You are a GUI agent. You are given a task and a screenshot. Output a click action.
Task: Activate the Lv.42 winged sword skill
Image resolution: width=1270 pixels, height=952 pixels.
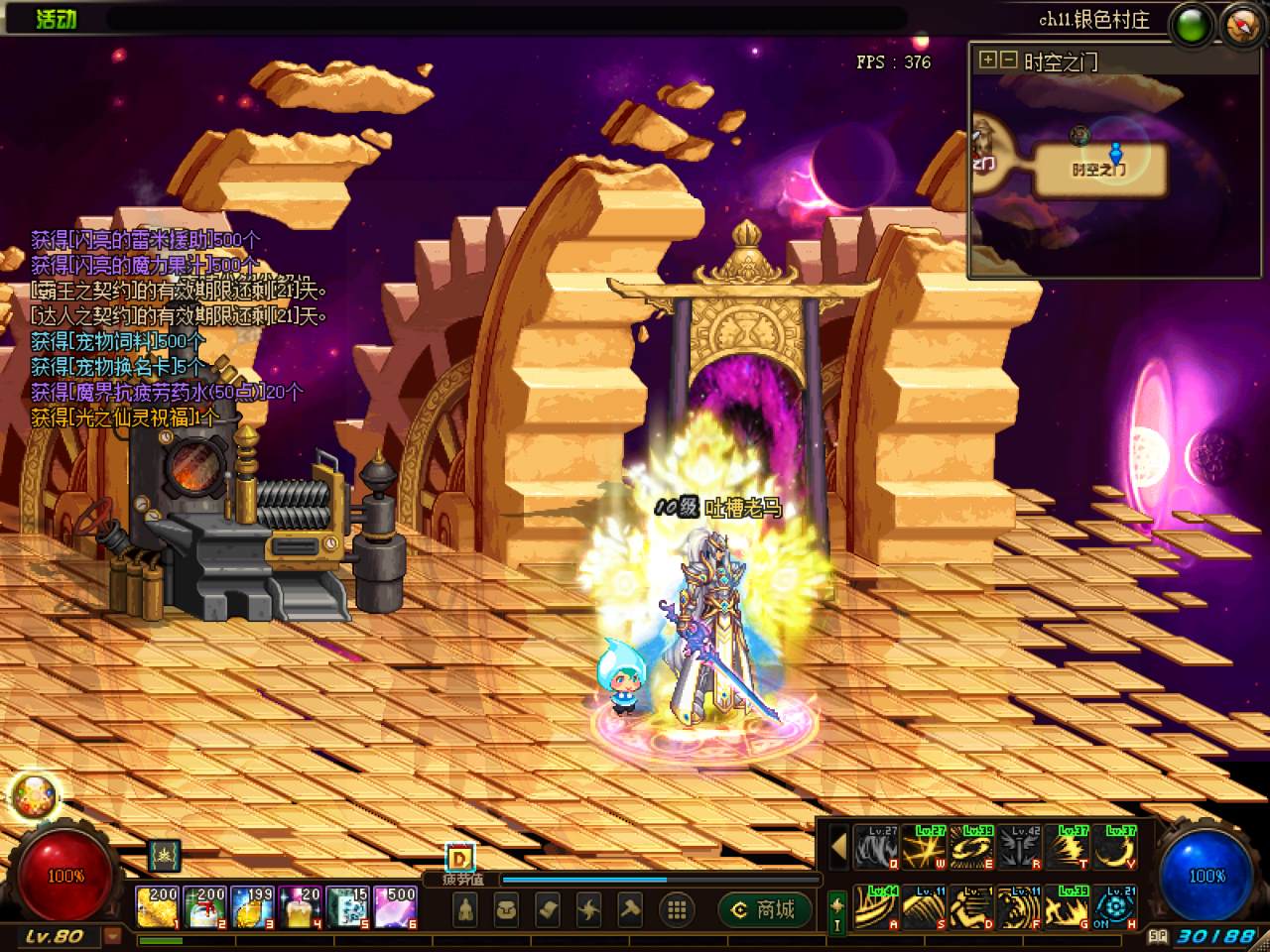point(1019,849)
